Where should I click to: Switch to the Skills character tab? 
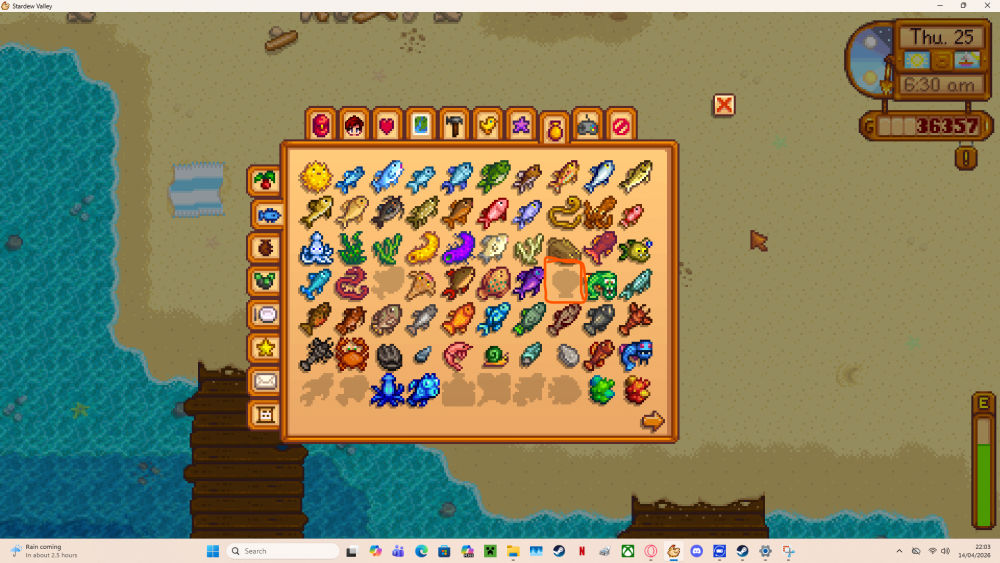[354, 125]
